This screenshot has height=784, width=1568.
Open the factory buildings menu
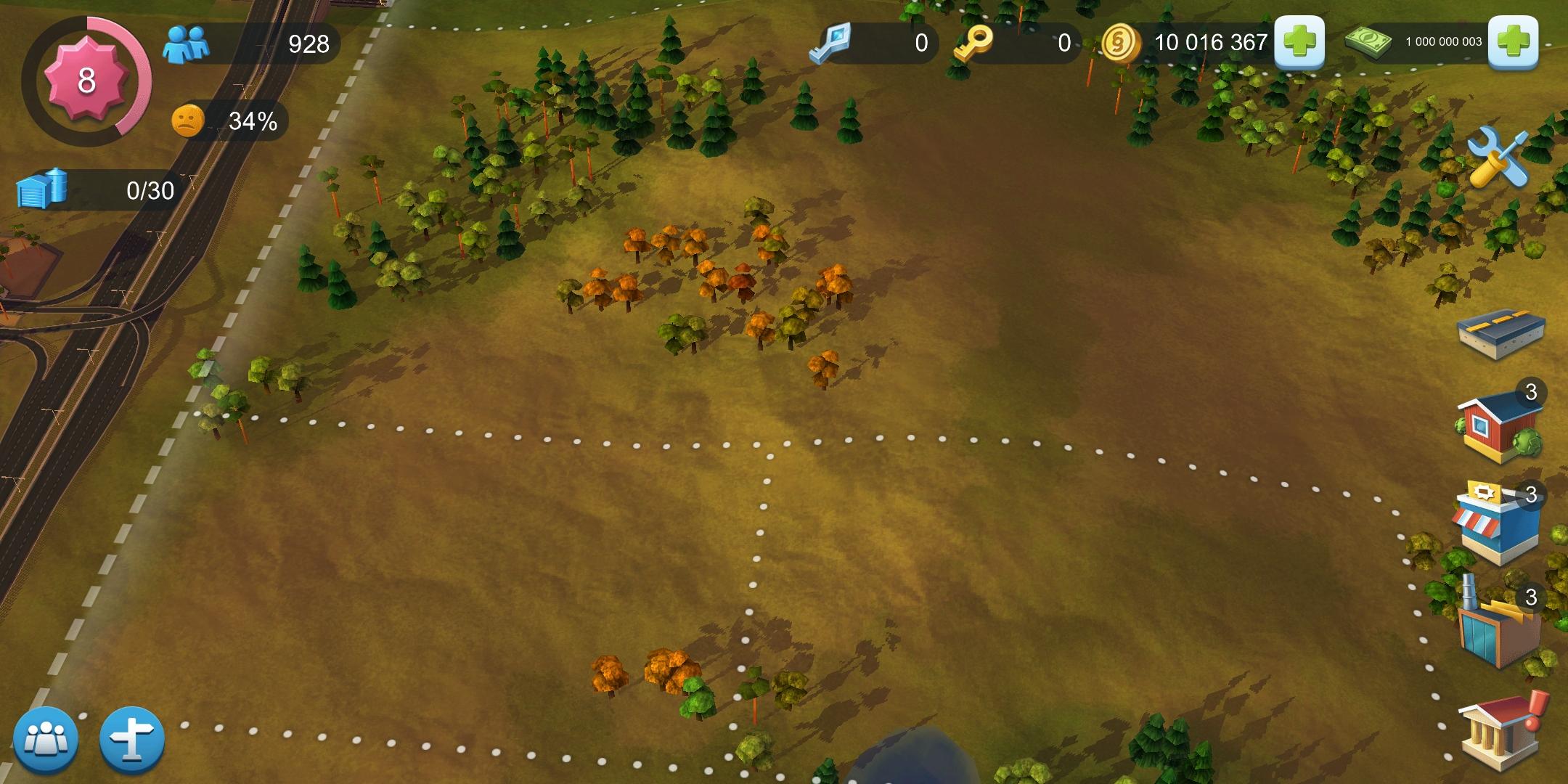[1498, 629]
